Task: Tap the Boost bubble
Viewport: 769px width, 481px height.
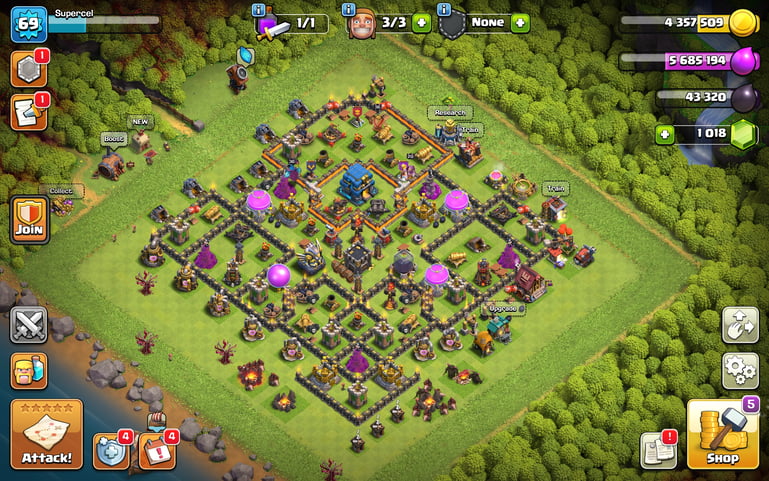Action: [x=112, y=138]
